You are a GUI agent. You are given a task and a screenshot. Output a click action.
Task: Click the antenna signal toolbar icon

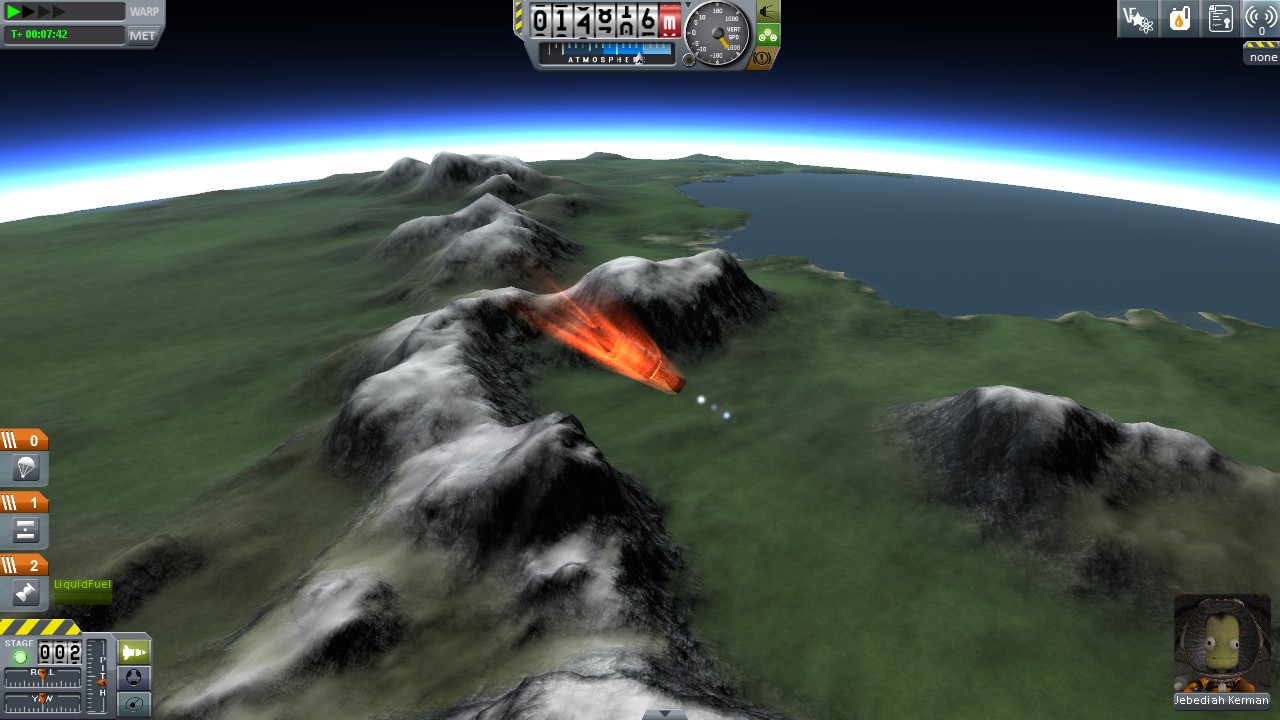(1261, 18)
